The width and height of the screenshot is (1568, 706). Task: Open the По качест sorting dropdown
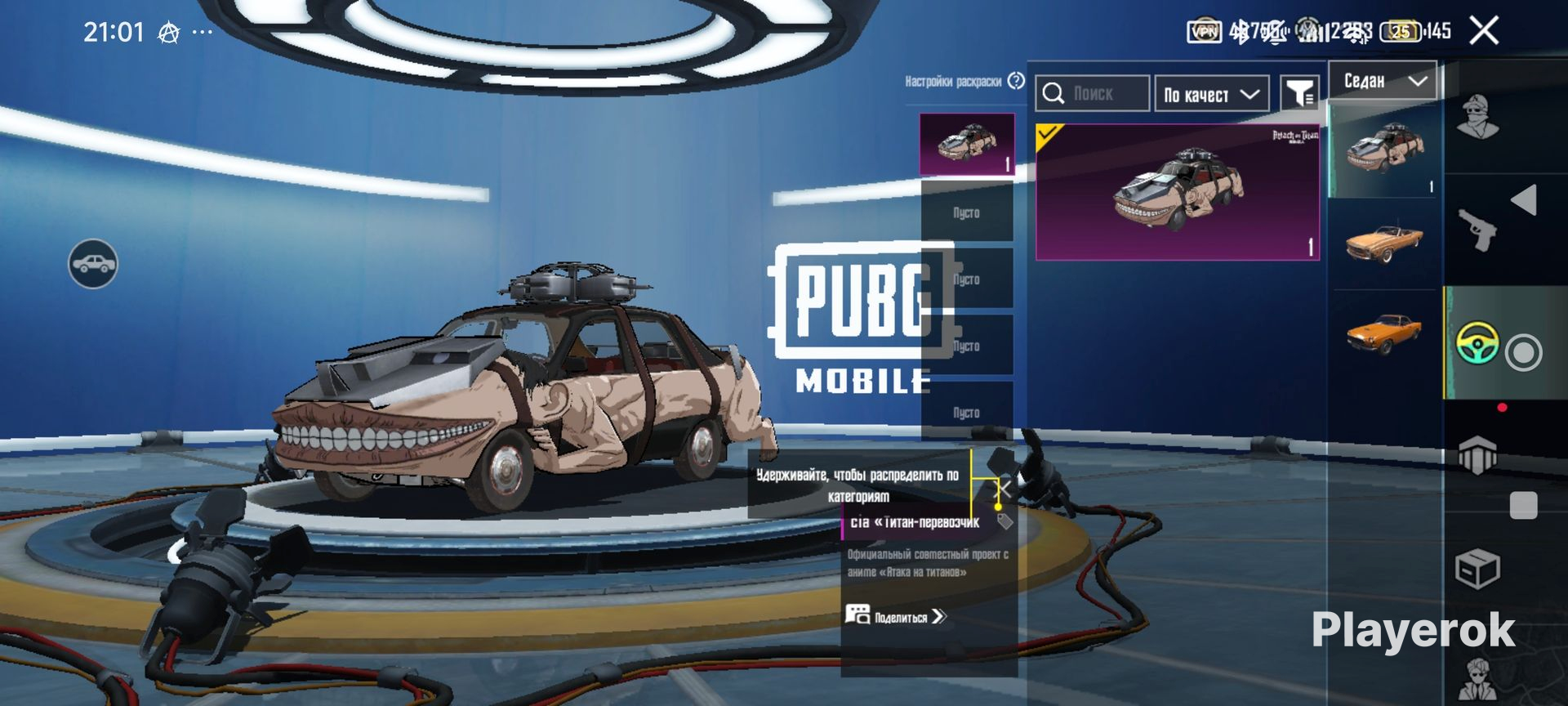tap(1211, 94)
